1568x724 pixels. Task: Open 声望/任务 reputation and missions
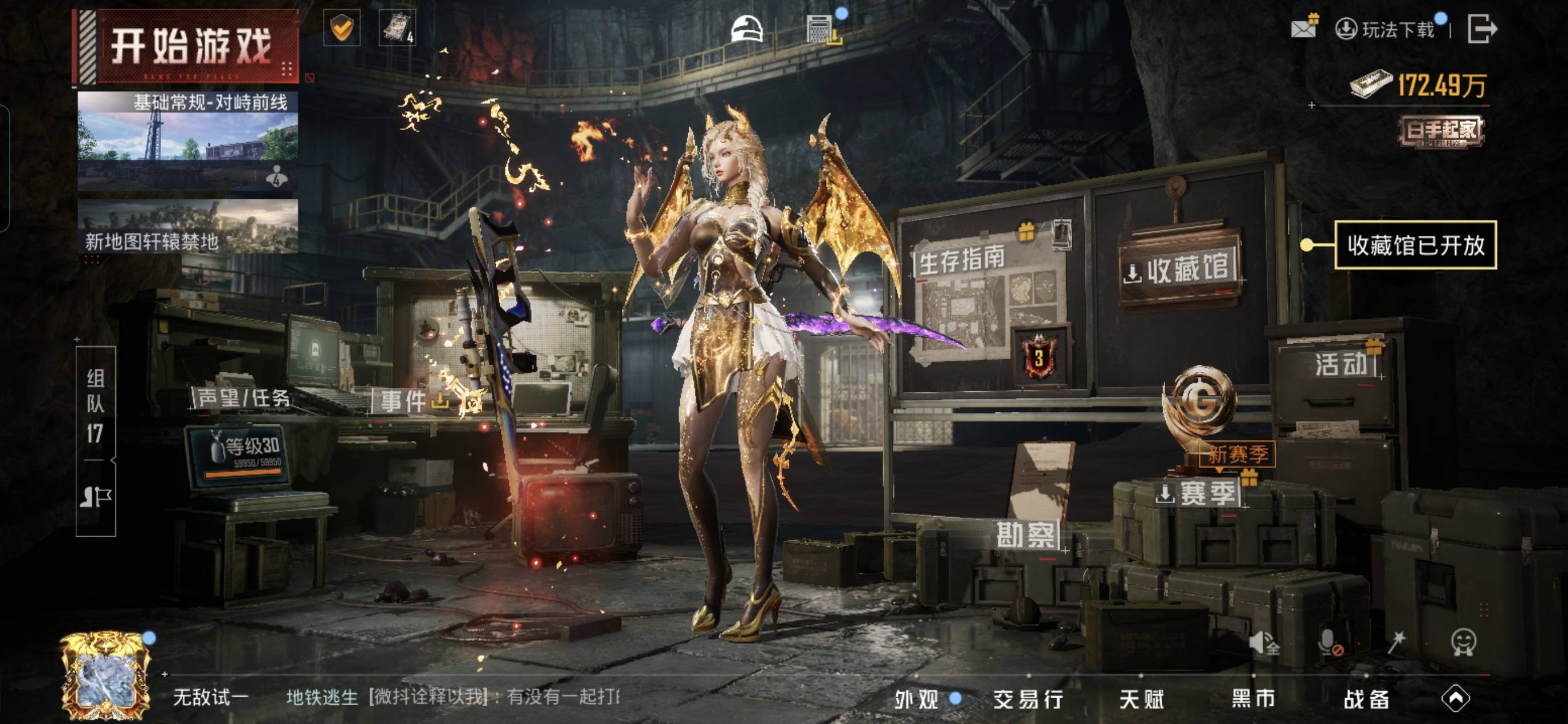244,398
